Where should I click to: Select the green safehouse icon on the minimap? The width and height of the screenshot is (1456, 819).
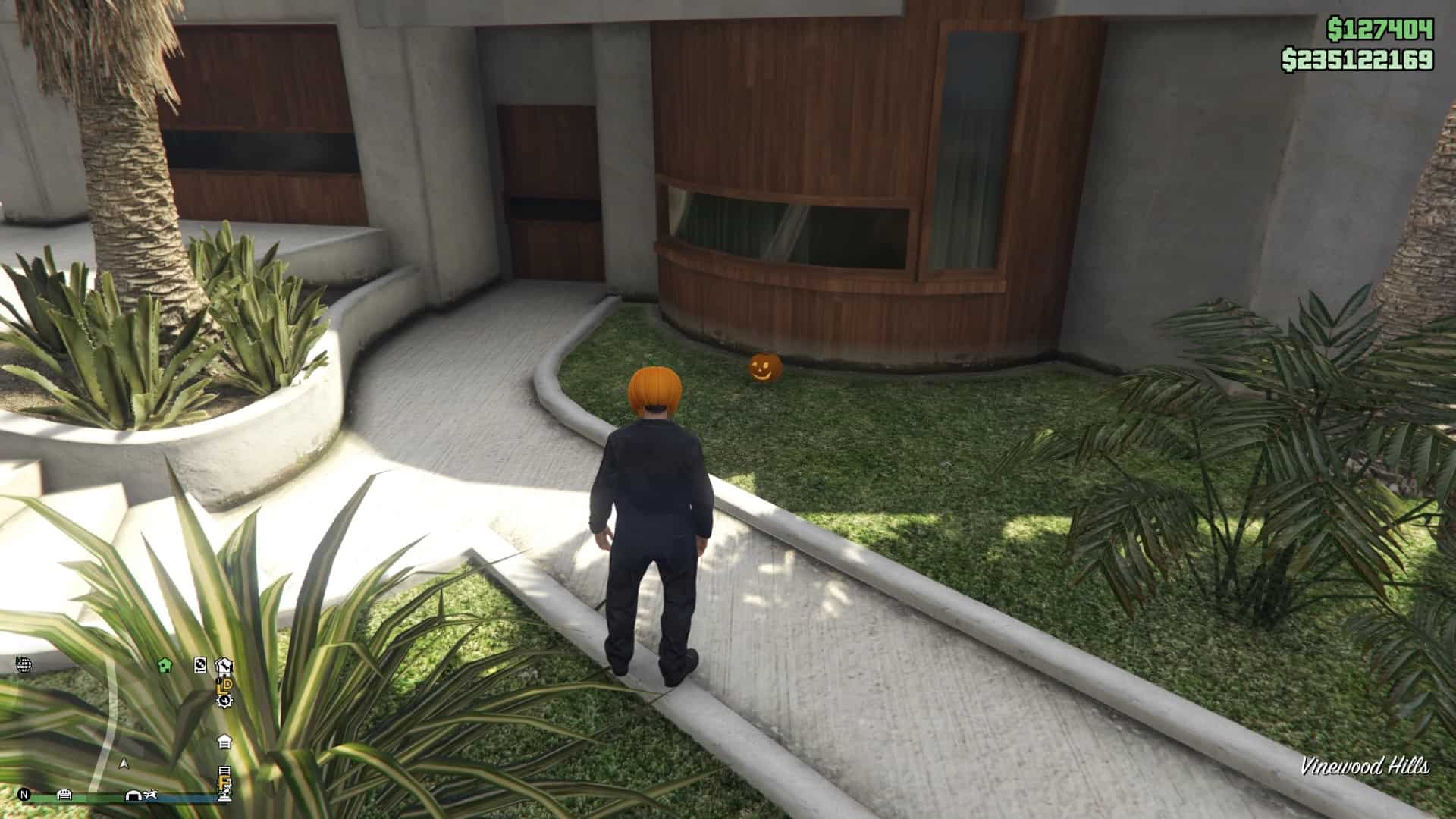165,665
